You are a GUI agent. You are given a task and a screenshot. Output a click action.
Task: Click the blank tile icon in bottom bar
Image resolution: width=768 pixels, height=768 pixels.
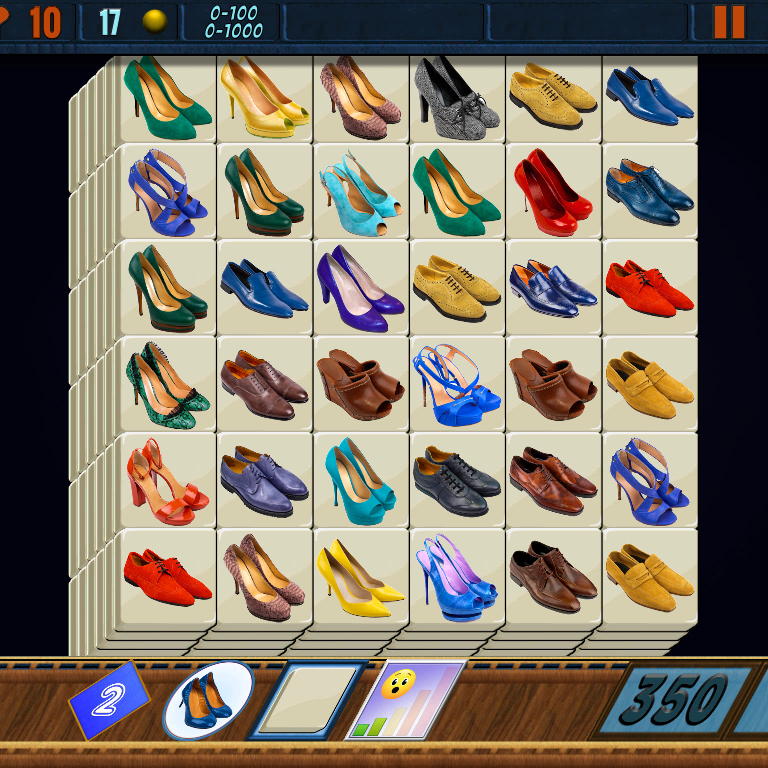pos(308,699)
